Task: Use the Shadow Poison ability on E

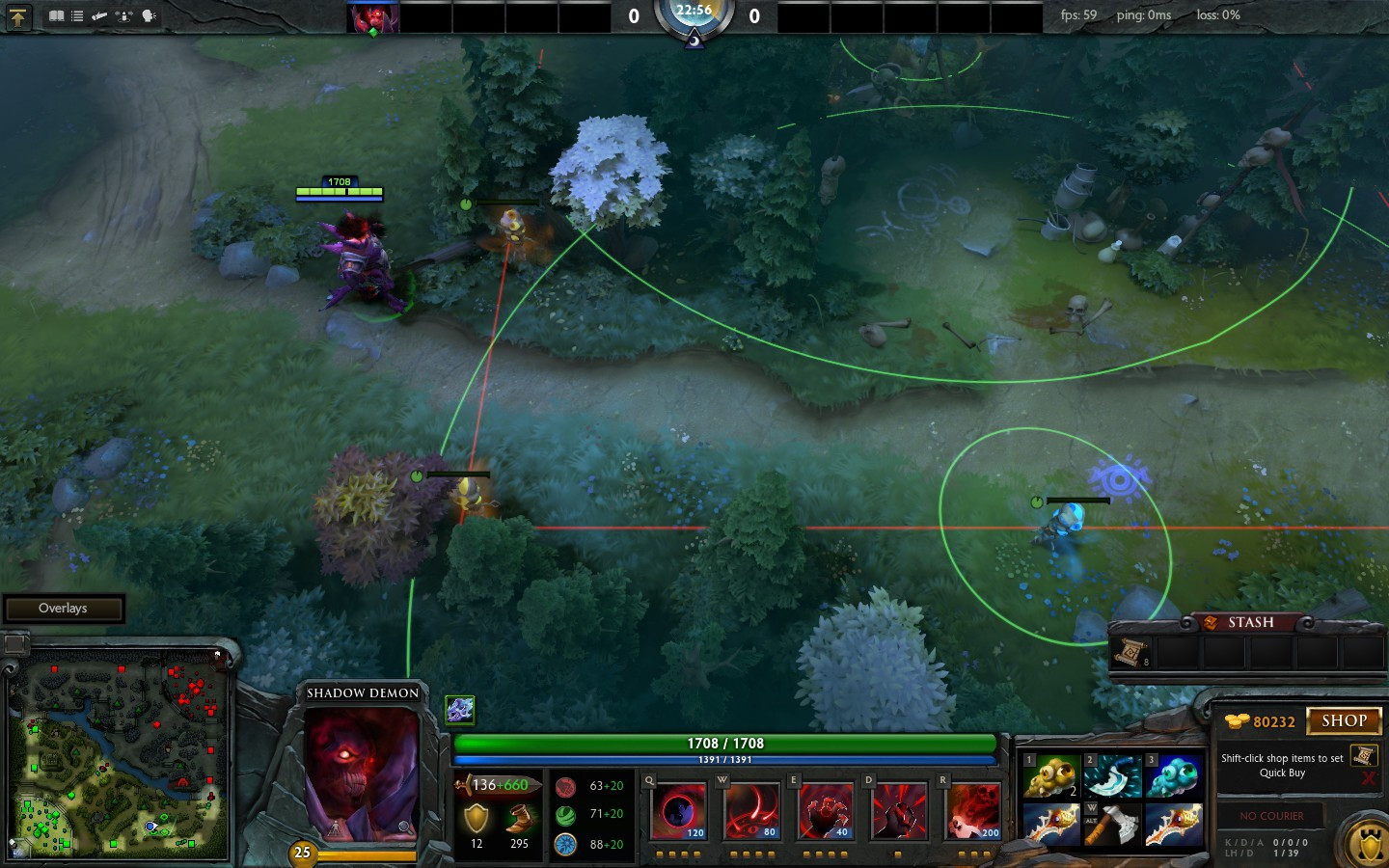Action: pos(825,810)
